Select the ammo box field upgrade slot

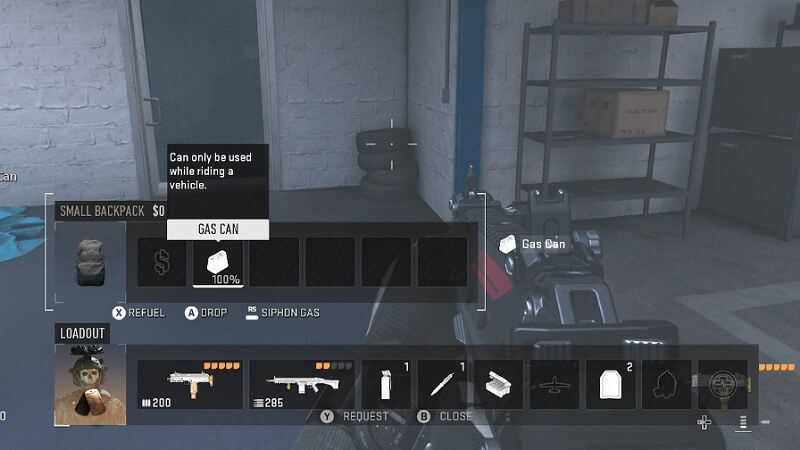click(x=498, y=385)
